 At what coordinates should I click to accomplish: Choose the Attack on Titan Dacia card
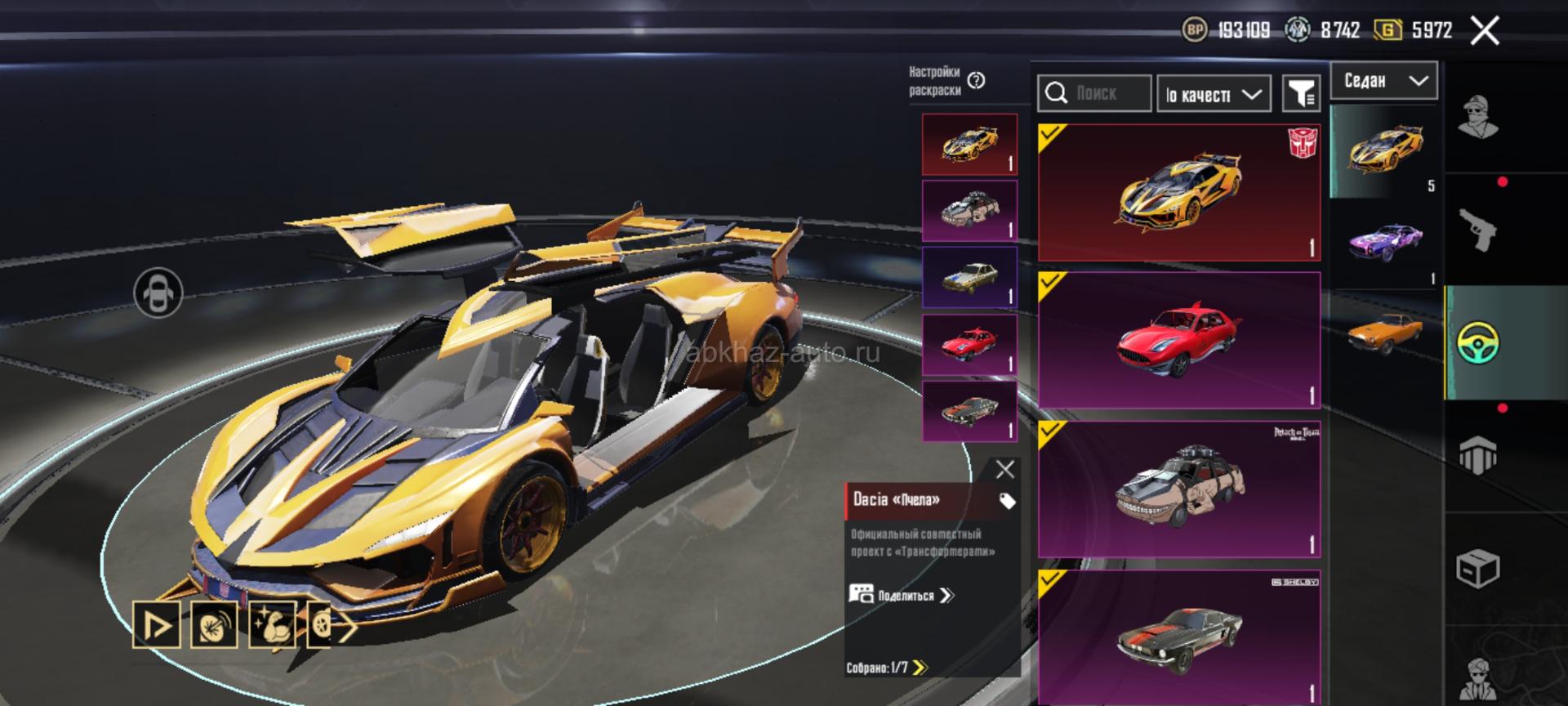[1178, 489]
